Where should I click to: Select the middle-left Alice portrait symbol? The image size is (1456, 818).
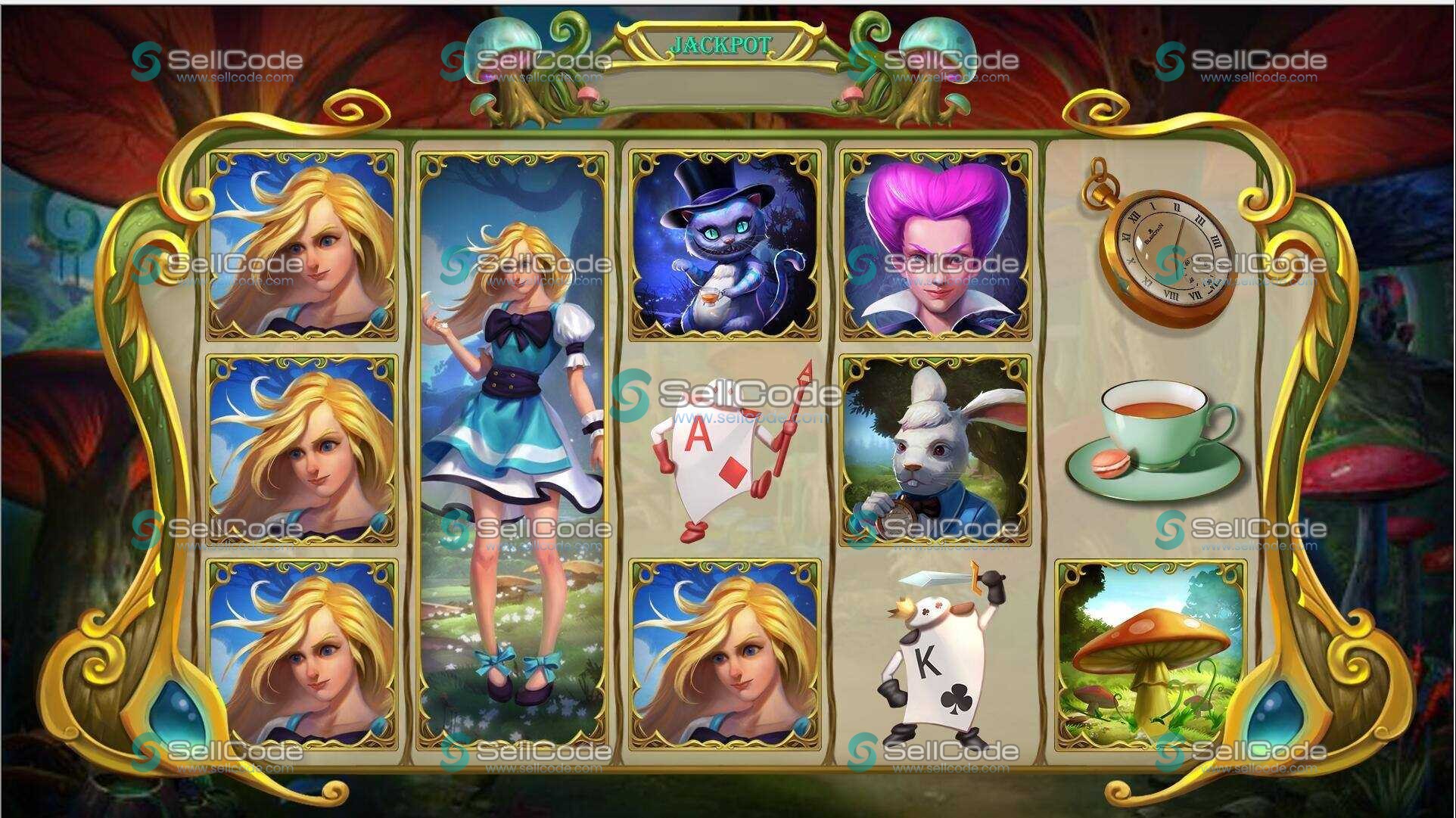pyautogui.click(x=303, y=450)
